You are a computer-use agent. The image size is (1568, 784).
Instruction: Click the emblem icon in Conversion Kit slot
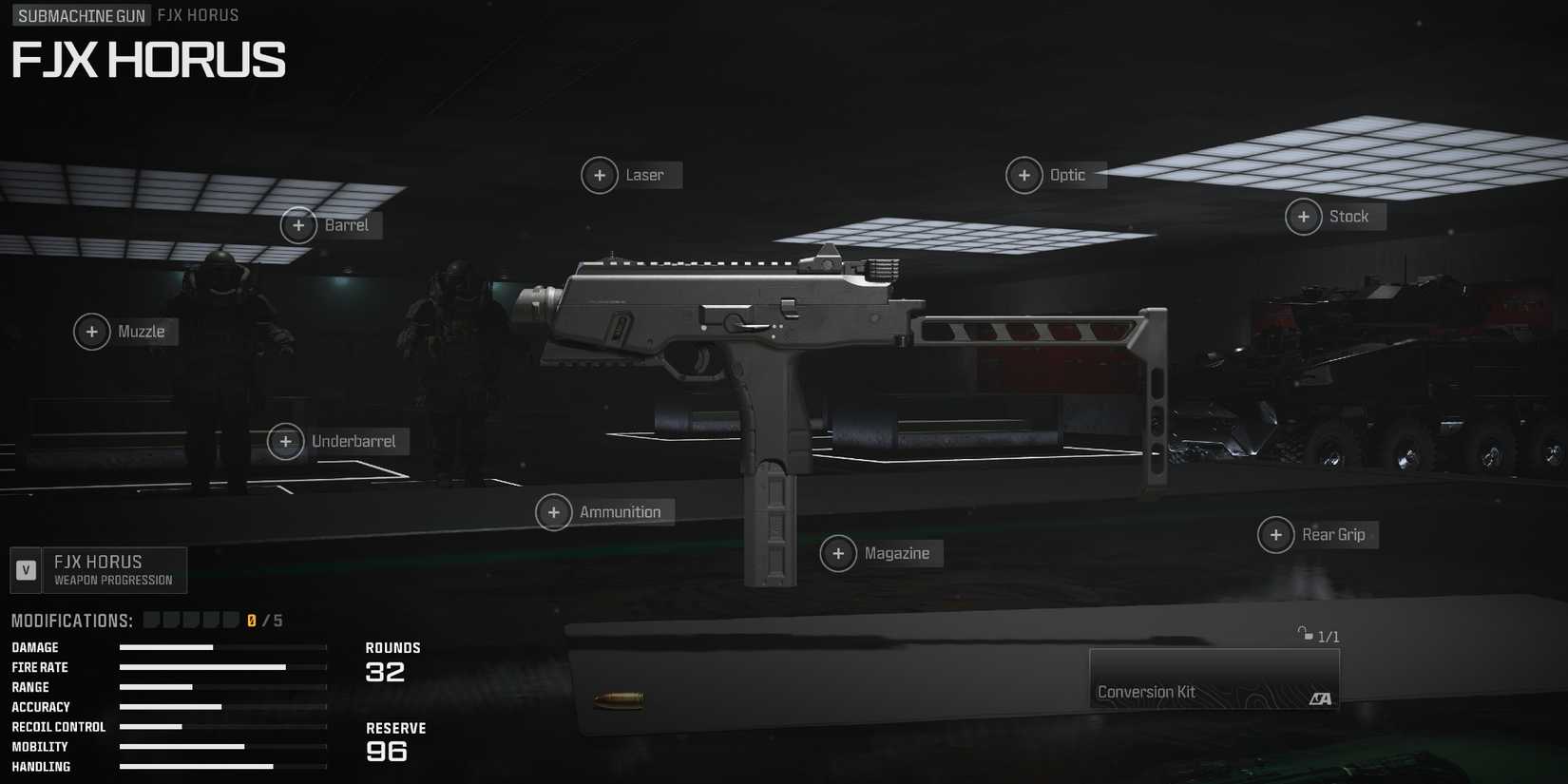point(1321,700)
